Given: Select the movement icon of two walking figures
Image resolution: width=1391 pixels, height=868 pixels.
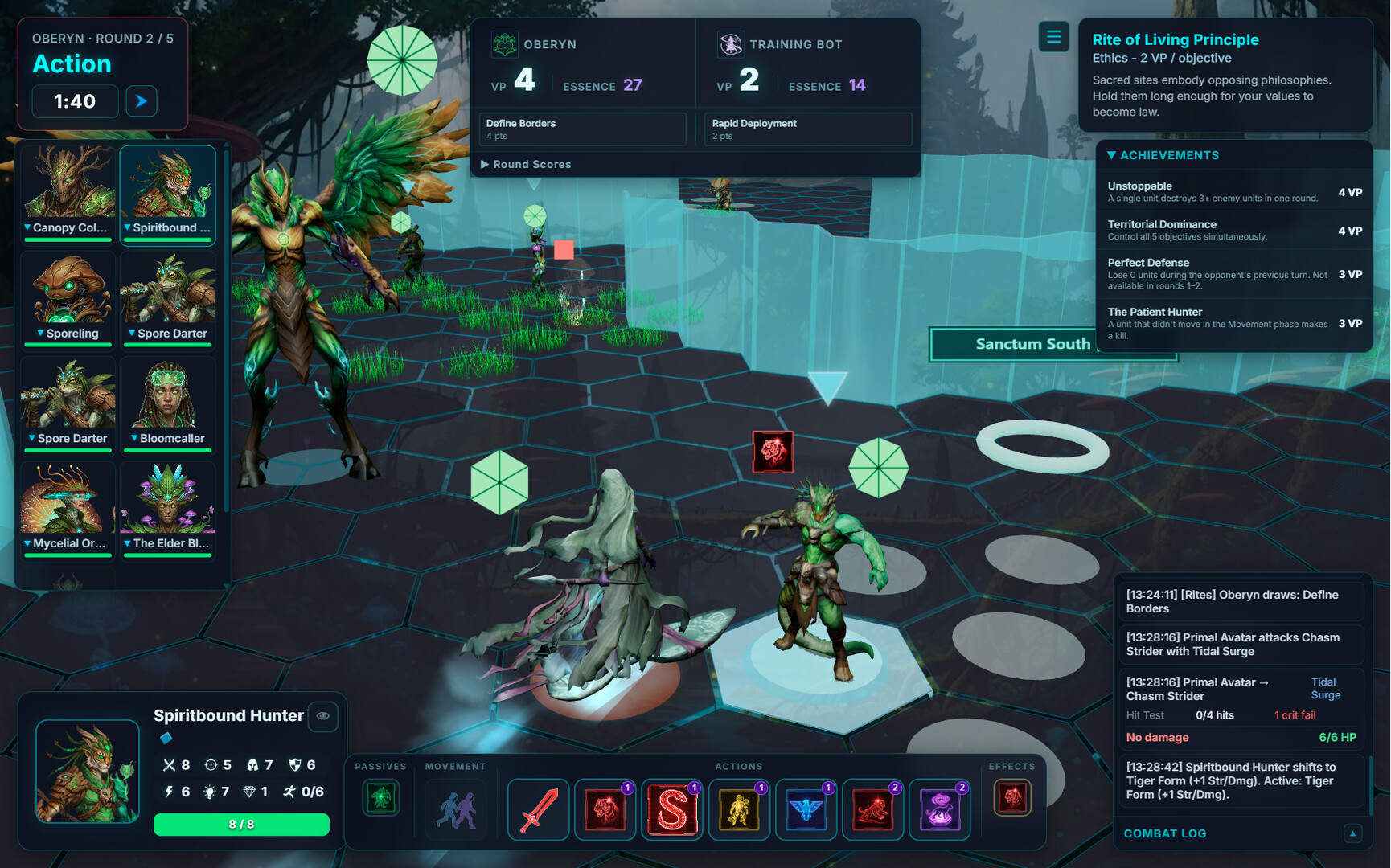Looking at the screenshot, I should pos(456,809).
